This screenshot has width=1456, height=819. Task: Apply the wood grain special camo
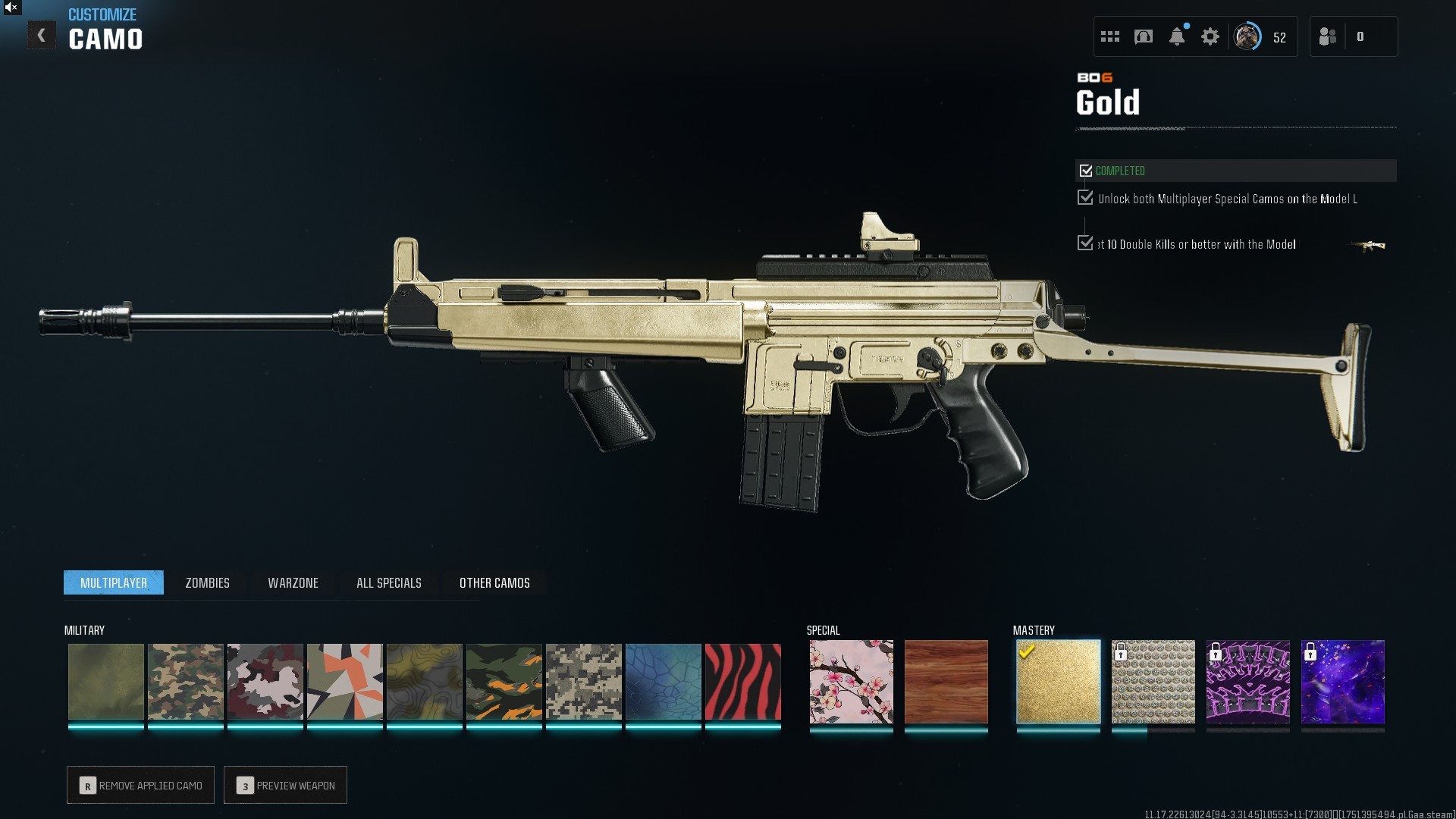click(x=946, y=682)
